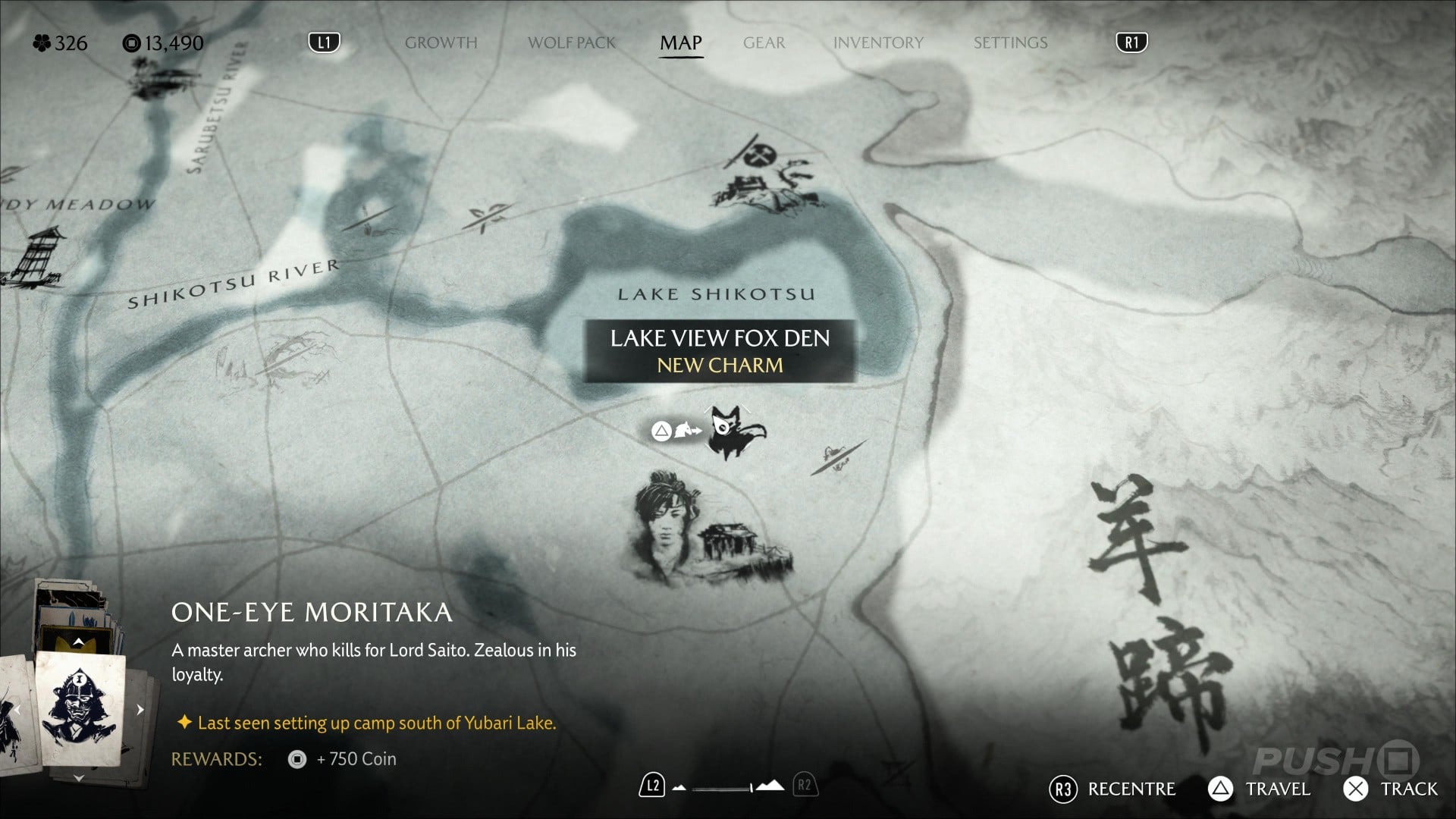Select the pagoda tower map marker
The height and width of the screenshot is (819, 1456).
point(34,258)
